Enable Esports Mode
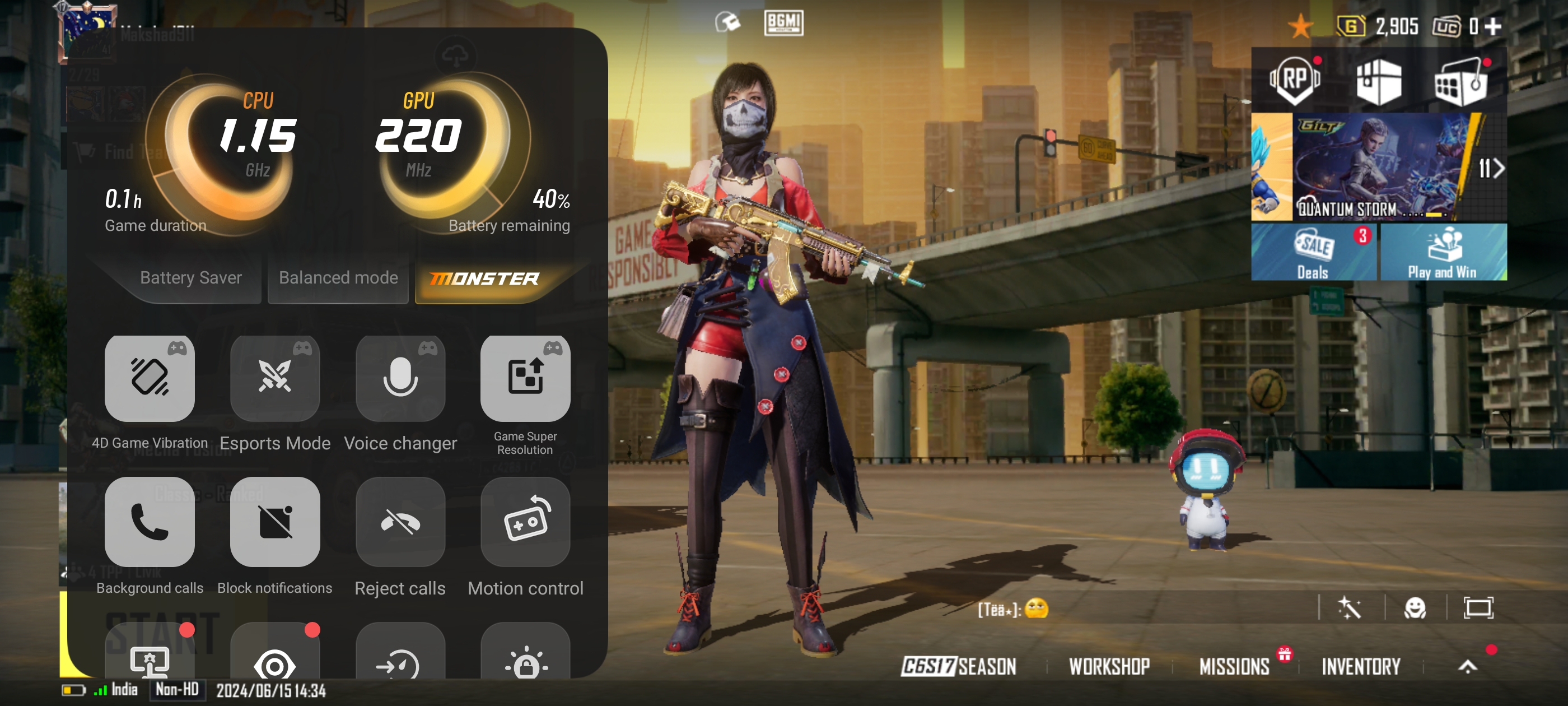This screenshot has width=1568, height=706. click(275, 378)
